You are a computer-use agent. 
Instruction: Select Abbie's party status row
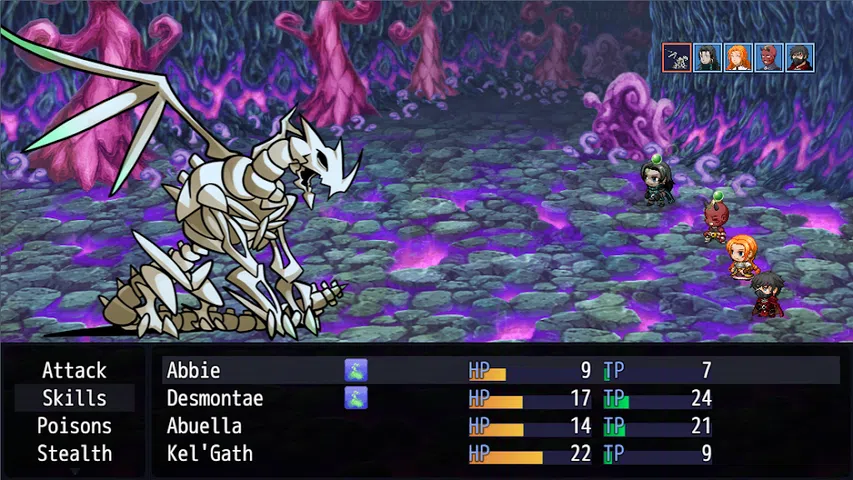[x=500, y=371]
